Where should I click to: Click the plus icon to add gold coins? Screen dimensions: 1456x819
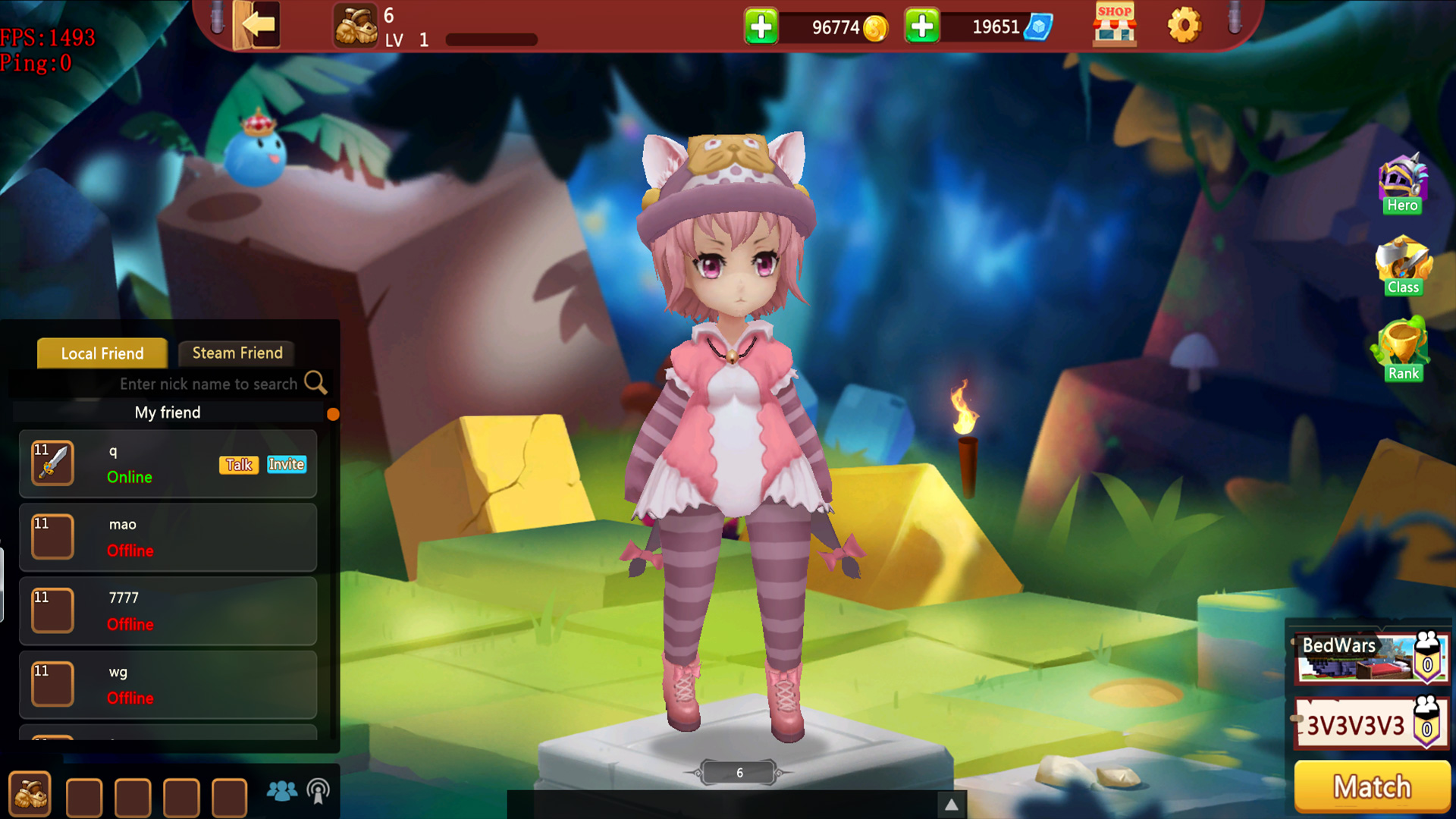point(760,25)
